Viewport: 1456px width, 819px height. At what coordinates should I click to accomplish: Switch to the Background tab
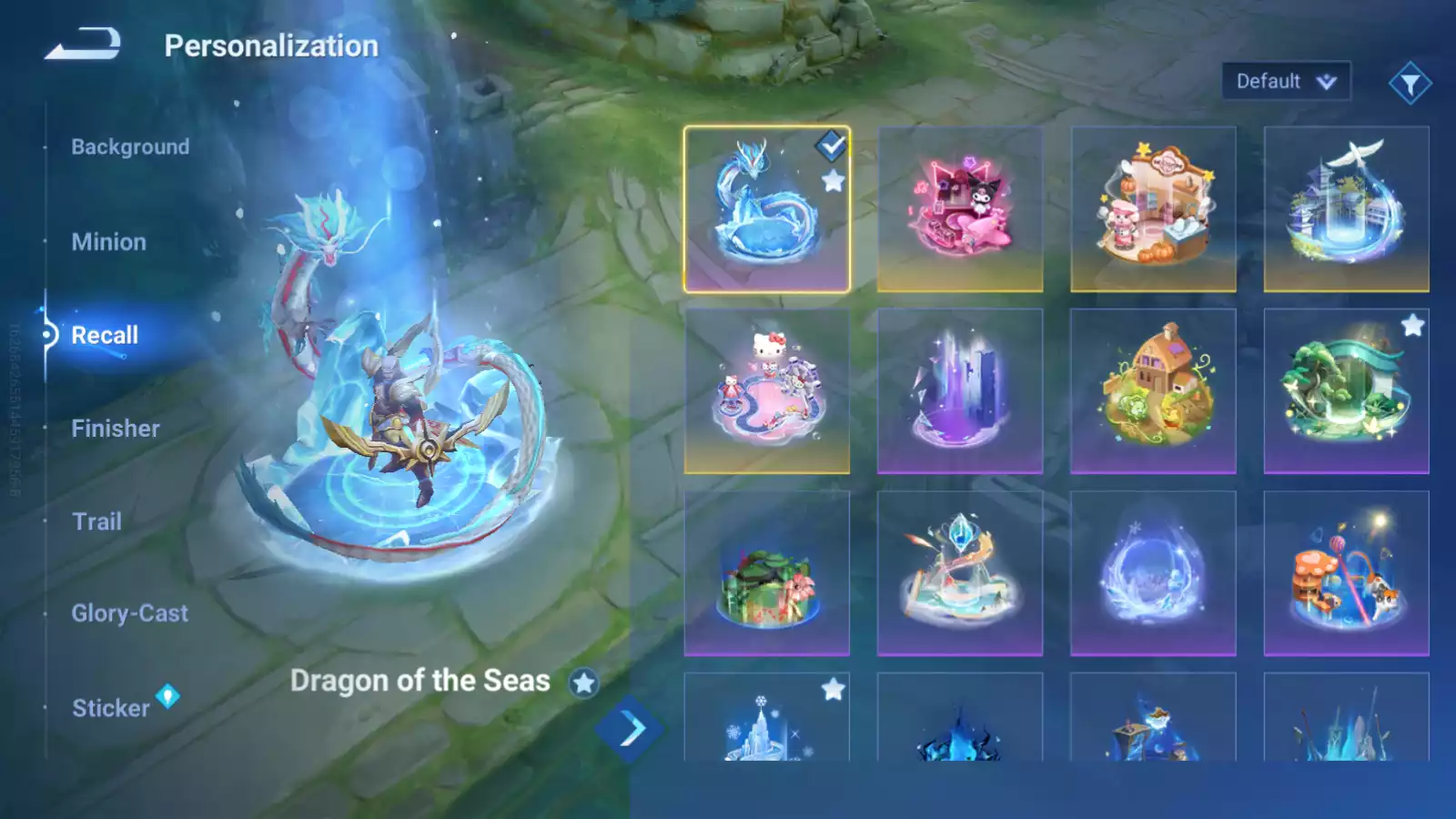pyautogui.click(x=130, y=147)
